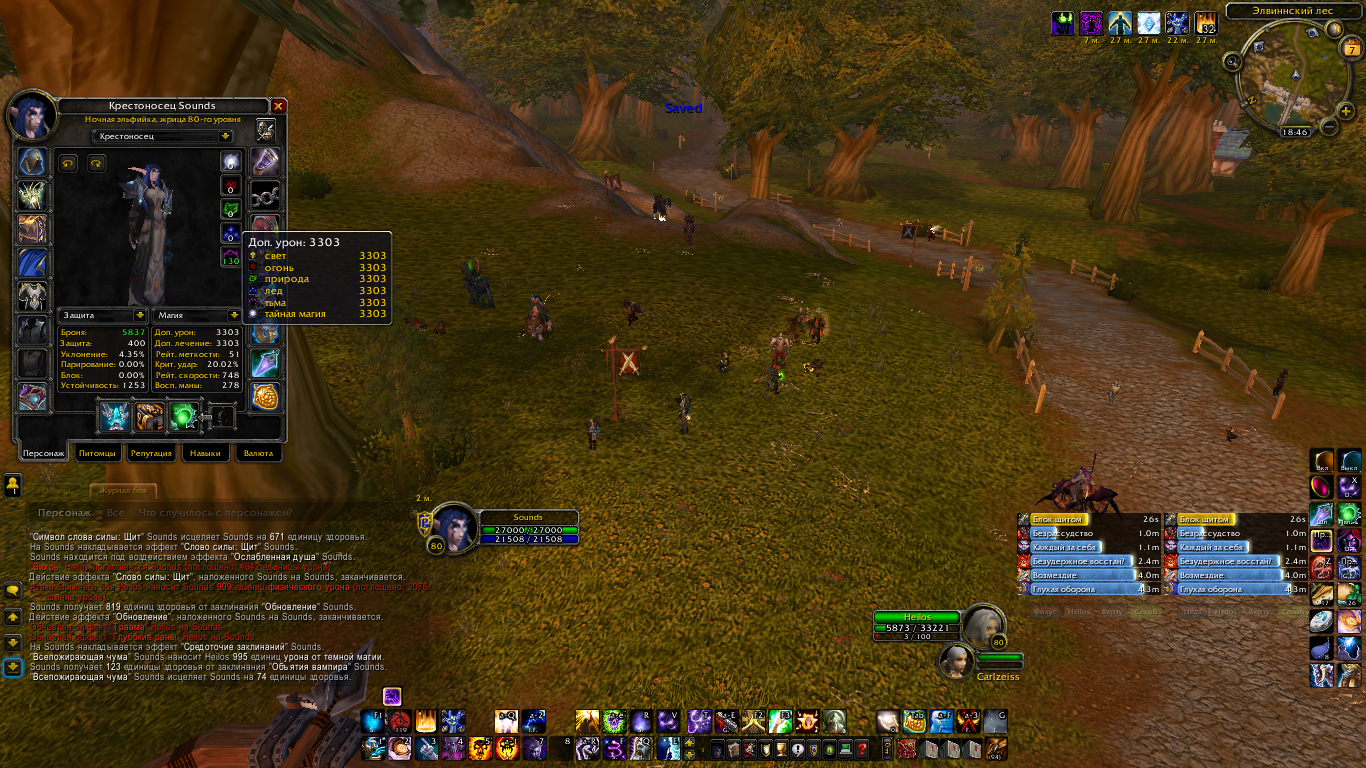Open the red question mark help button
This screenshot has width=1366, height=768.
[861, 748]
